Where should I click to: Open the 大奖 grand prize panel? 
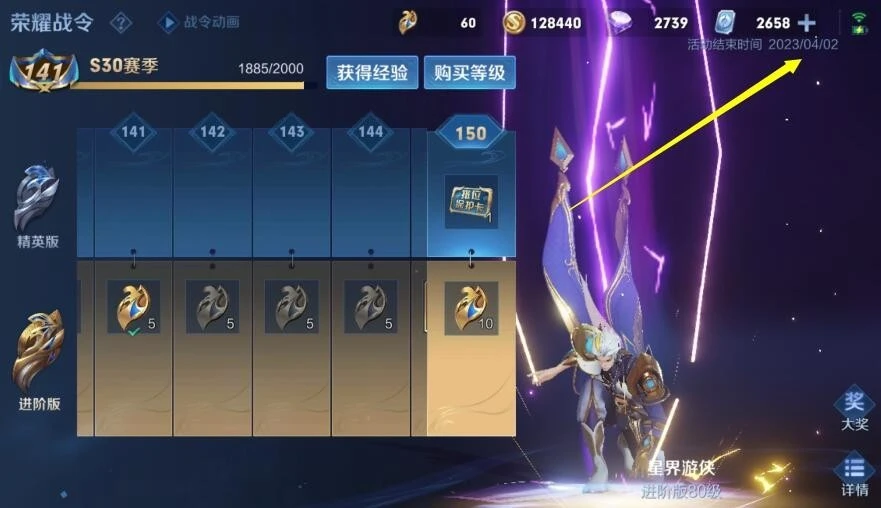(855, 408)
